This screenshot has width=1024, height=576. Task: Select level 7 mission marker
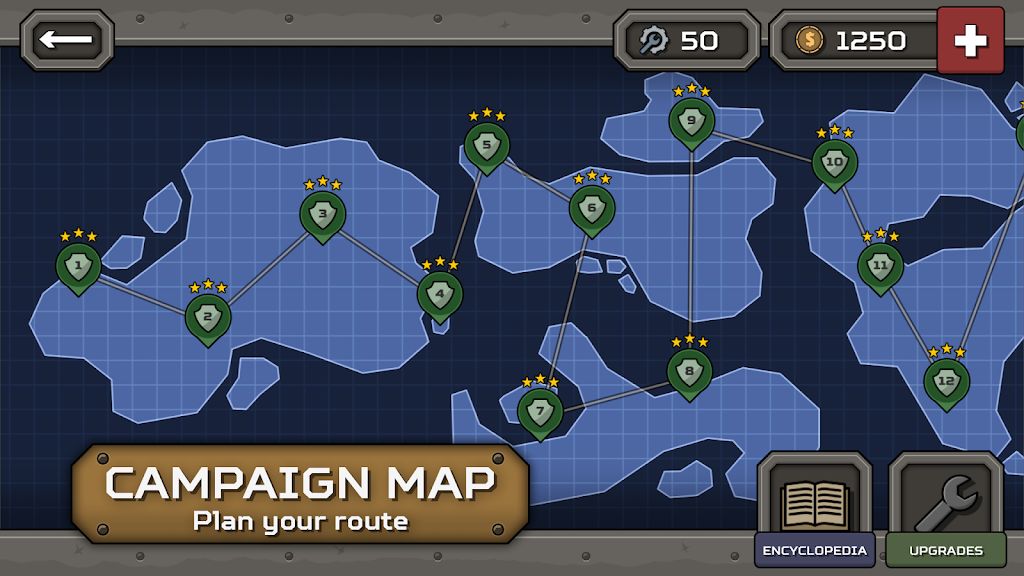540,410
